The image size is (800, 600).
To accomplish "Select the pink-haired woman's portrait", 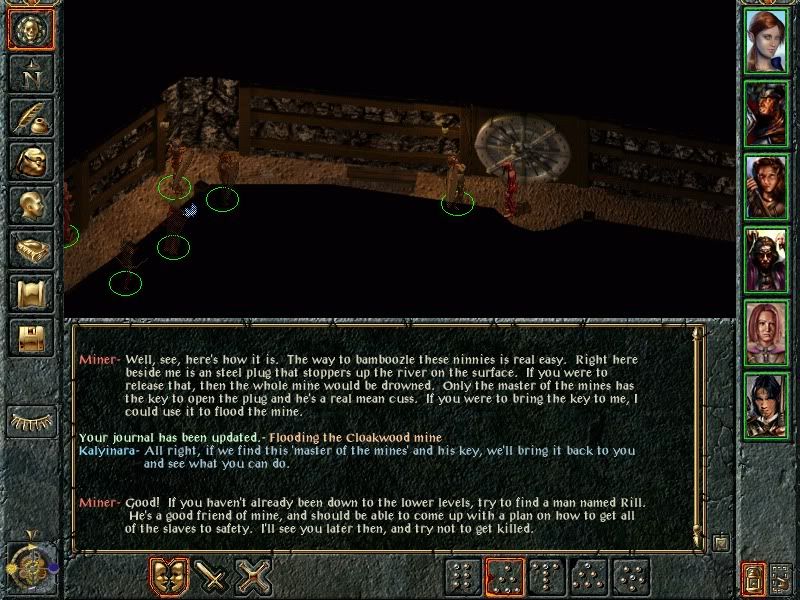I will pyautogui.click(x=767, y=333).
